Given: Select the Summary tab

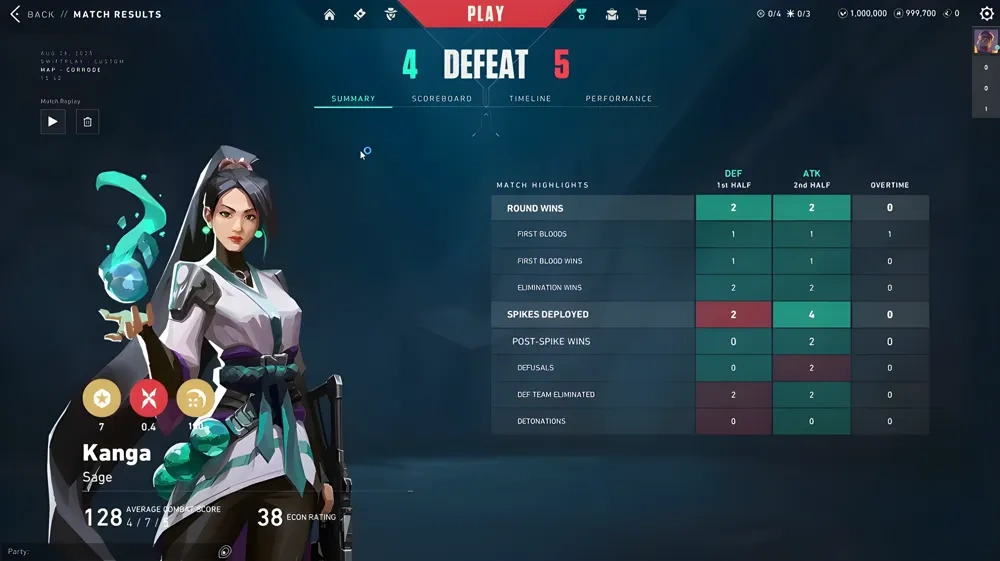Looking at the screenshot, I should pos(353,99).
